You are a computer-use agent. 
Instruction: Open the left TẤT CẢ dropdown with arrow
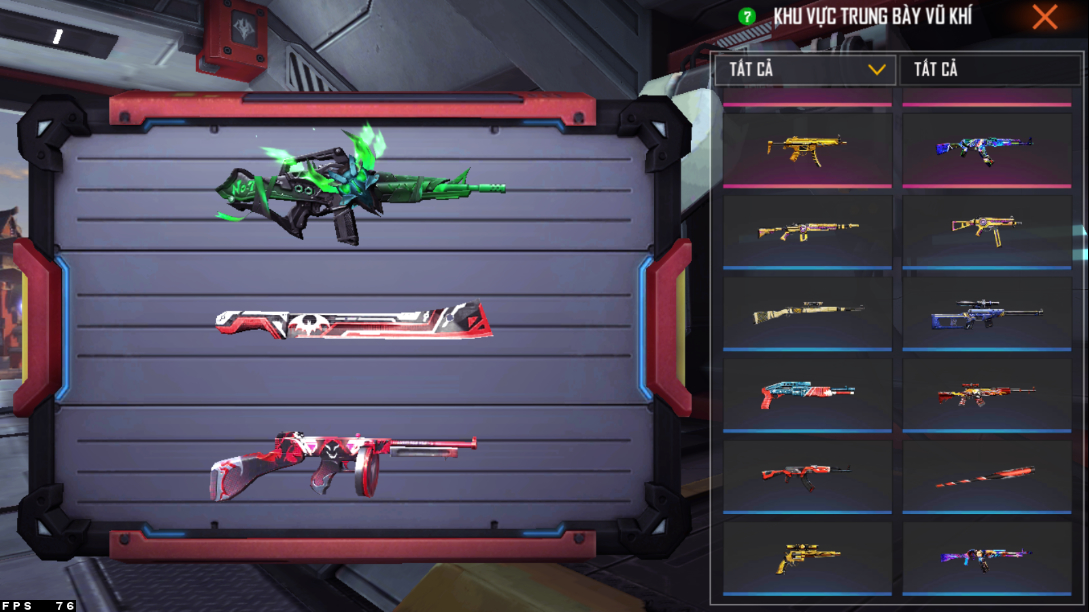(804, 70)
